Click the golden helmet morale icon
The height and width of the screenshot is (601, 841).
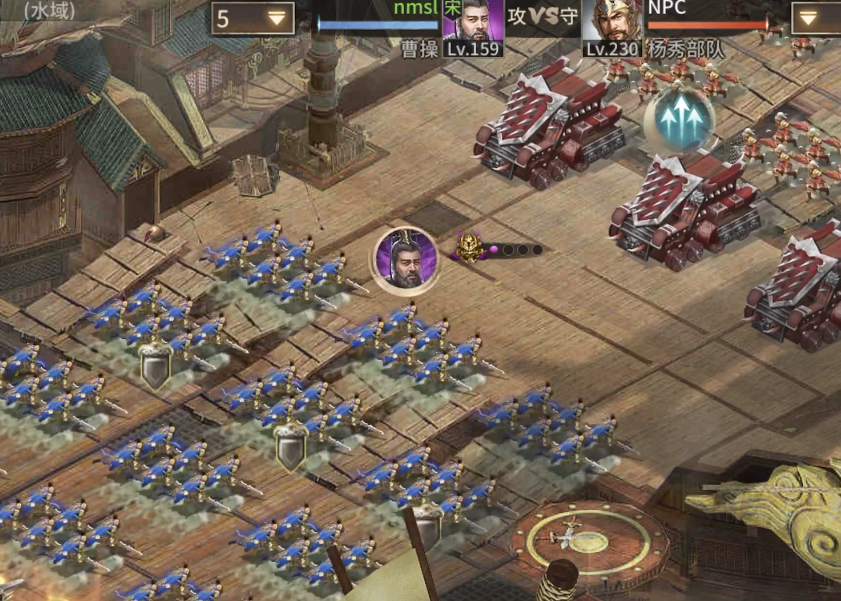click(467, 247)
